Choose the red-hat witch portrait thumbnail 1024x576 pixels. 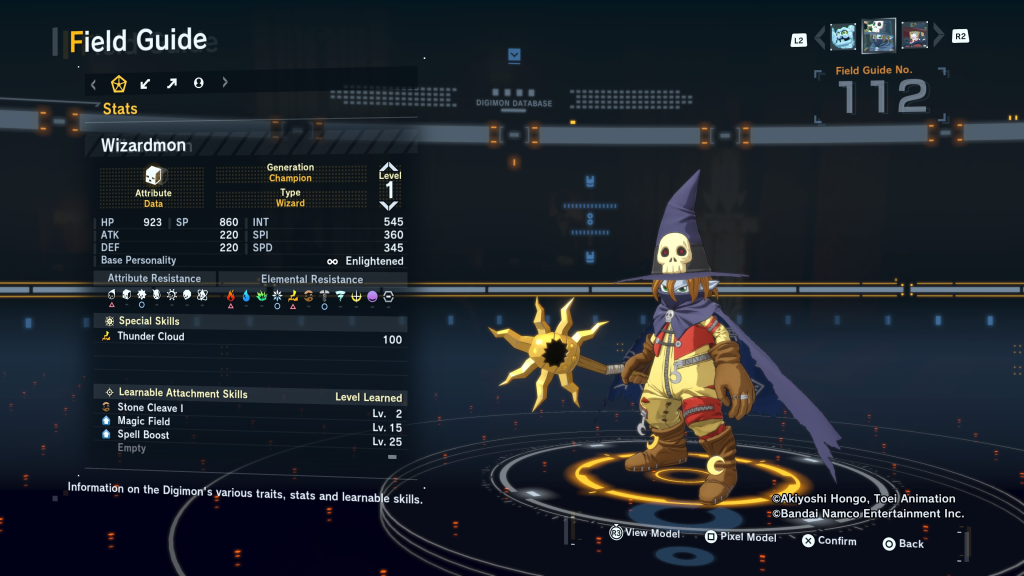pyautogui.click(x=914, y=37)
